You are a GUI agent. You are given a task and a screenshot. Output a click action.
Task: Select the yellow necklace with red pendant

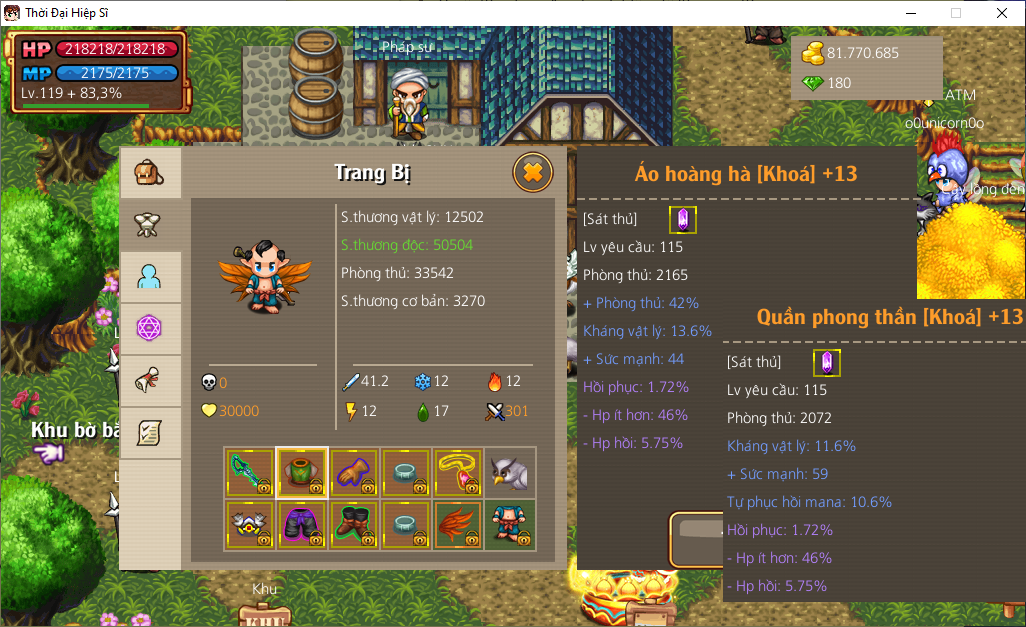coord(458,472)
